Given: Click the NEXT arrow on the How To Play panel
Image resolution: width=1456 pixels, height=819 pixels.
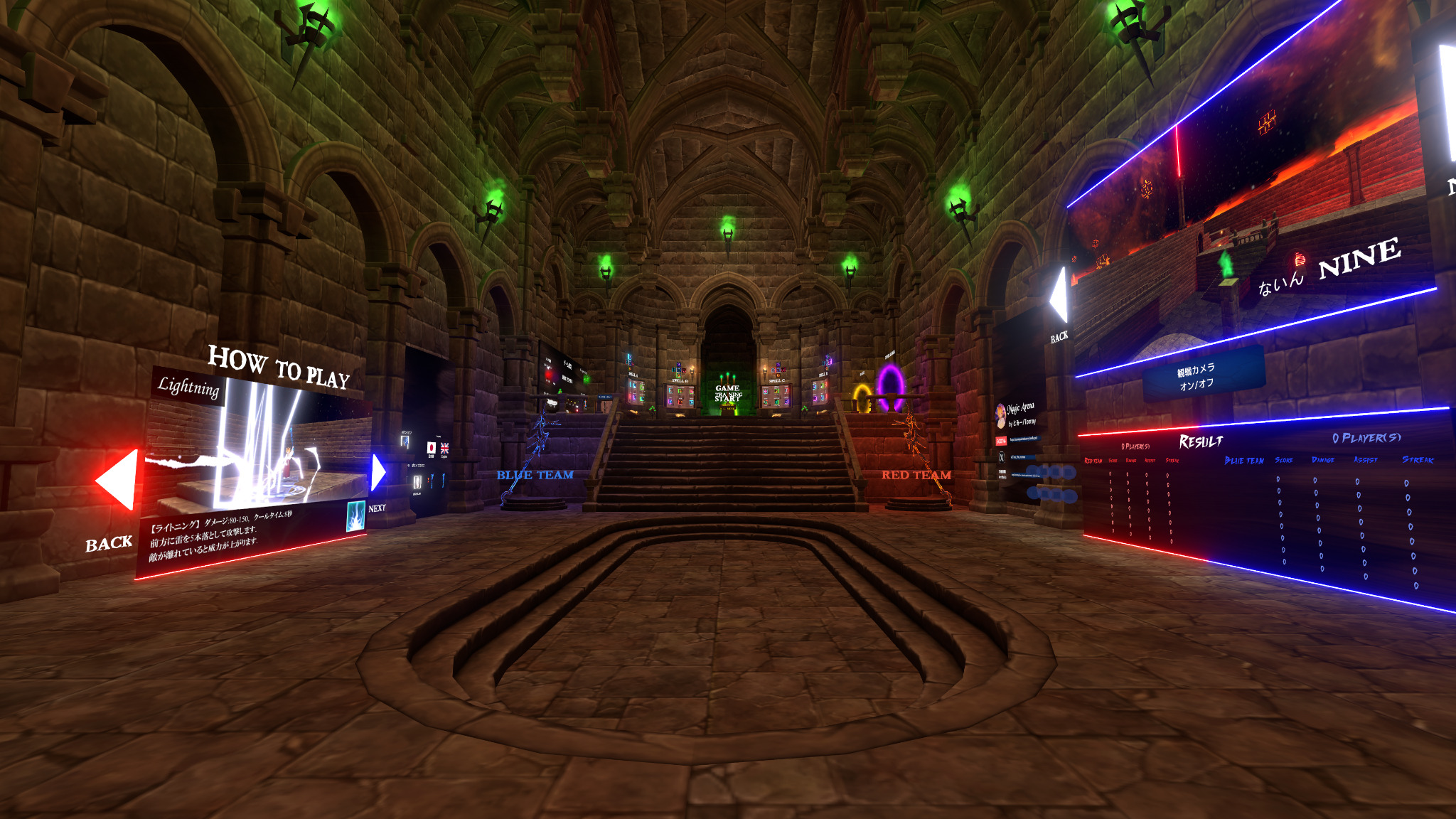Looking at the screenshot, I should 378,473.
